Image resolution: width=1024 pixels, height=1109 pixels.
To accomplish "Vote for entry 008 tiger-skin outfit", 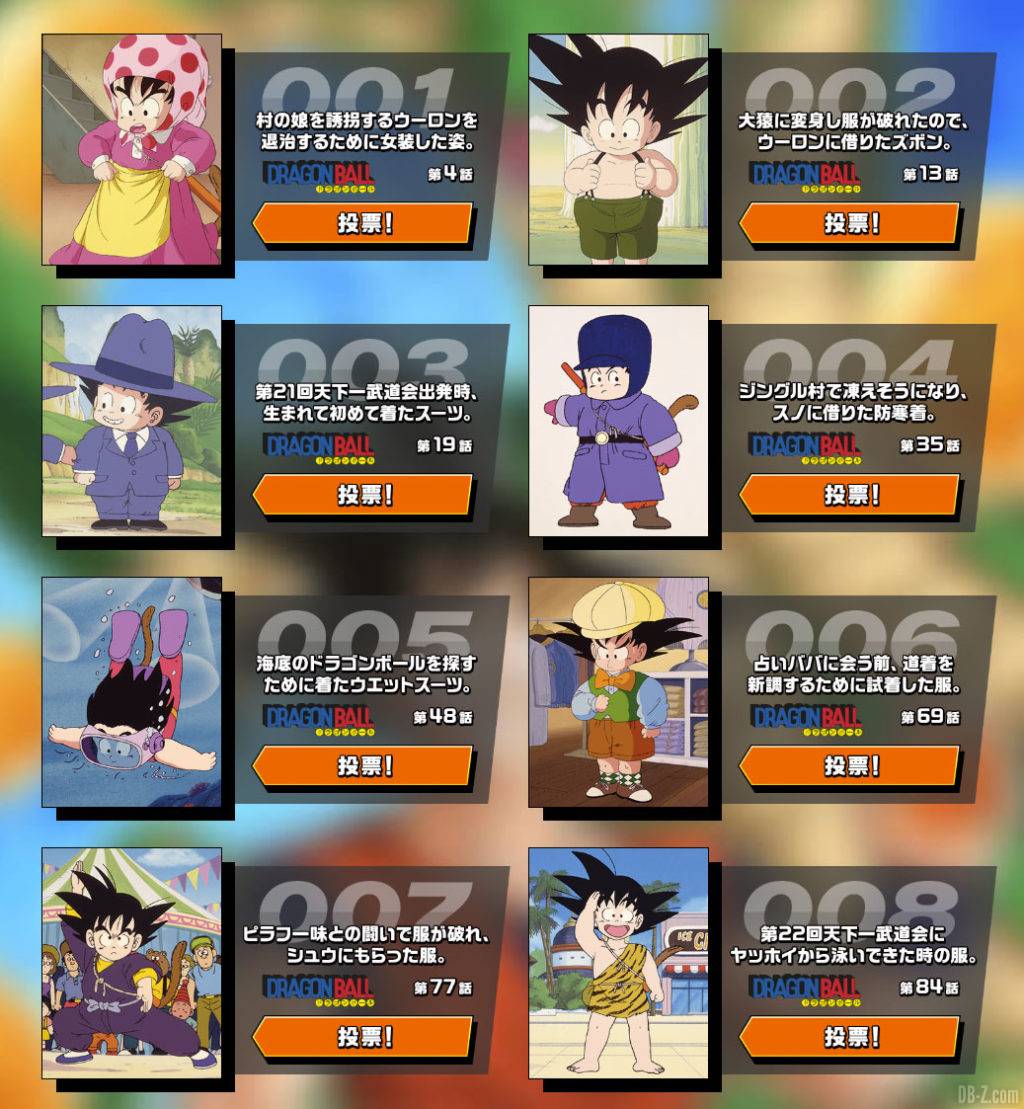I will pos(849,1037).
